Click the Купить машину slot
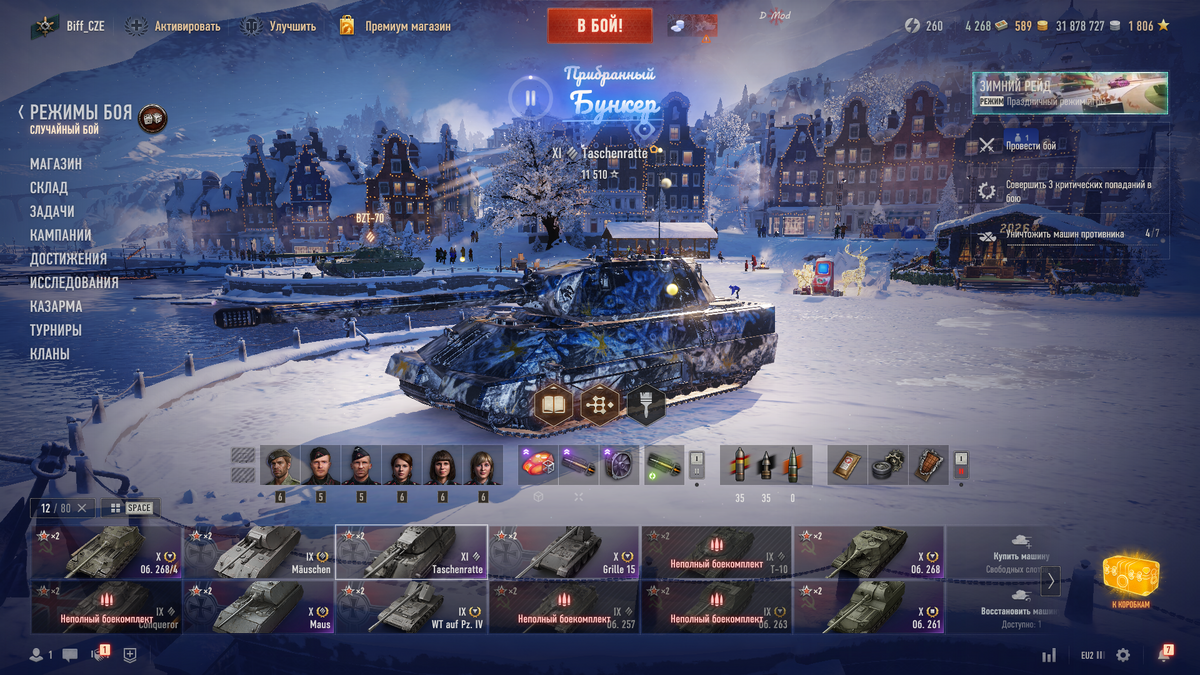The width and height of the screenshot is (1200, 675). 1020,552
